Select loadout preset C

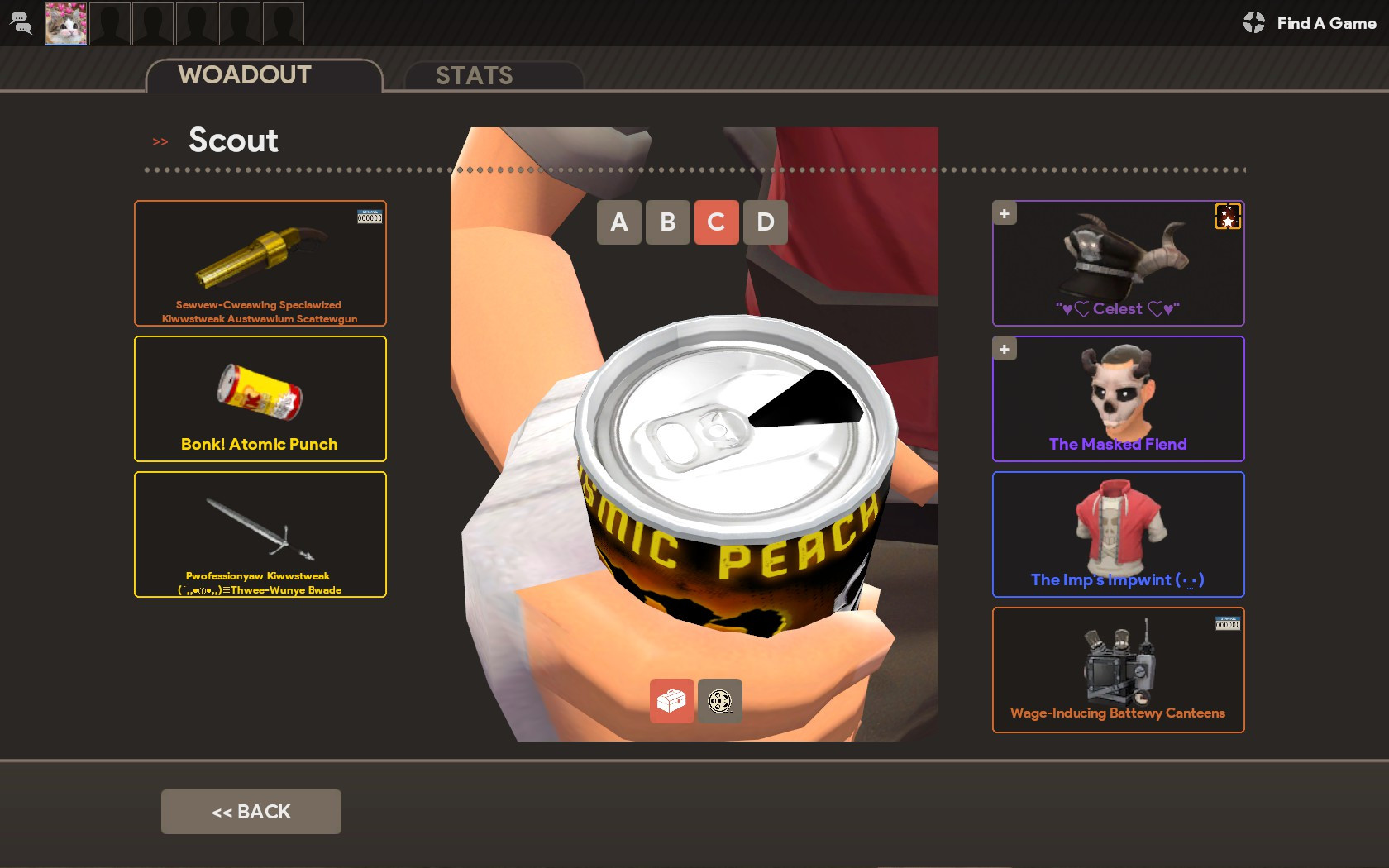(716, 222)
